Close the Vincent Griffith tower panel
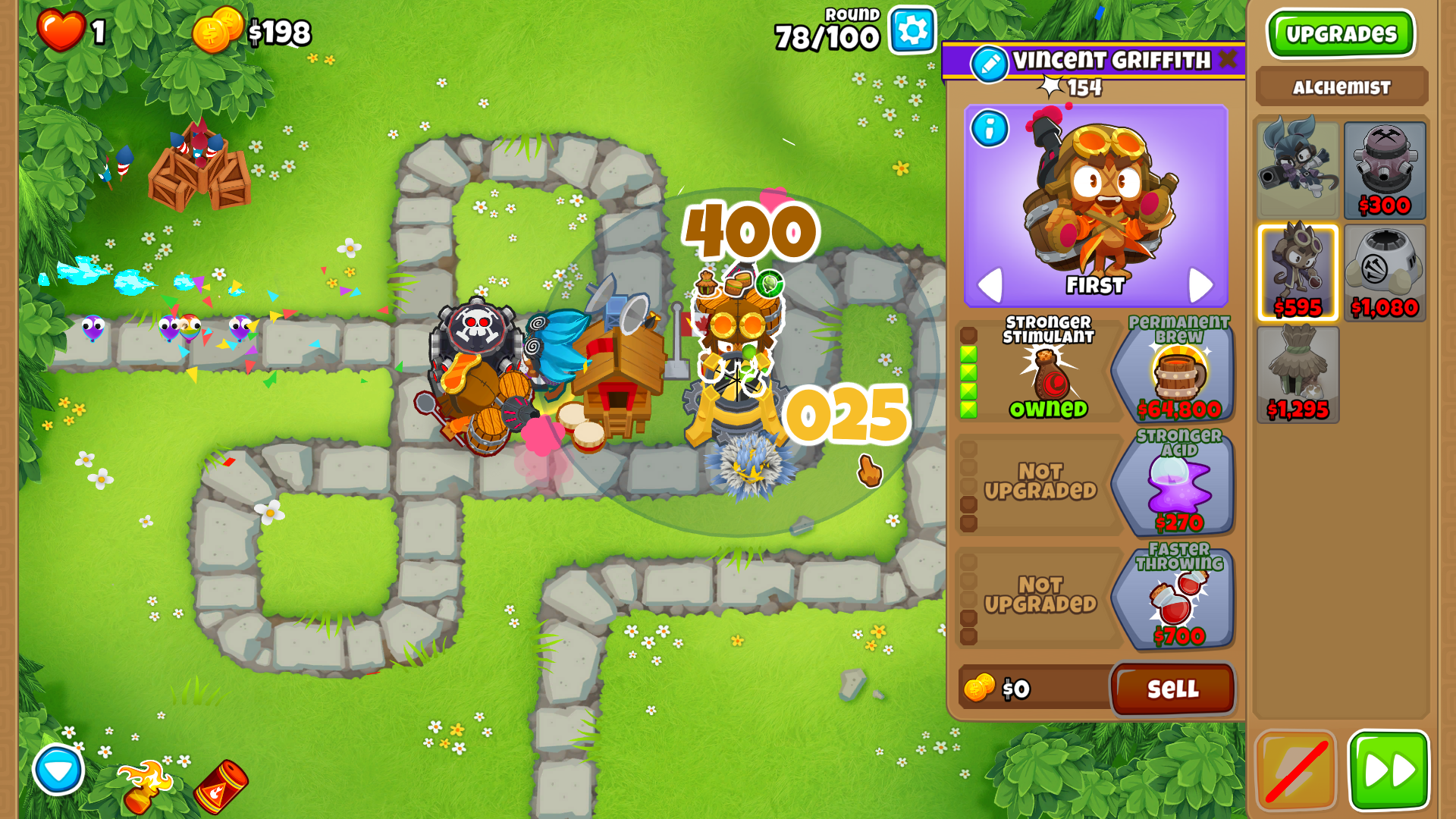1456x819 pixels. point(1228,59)
